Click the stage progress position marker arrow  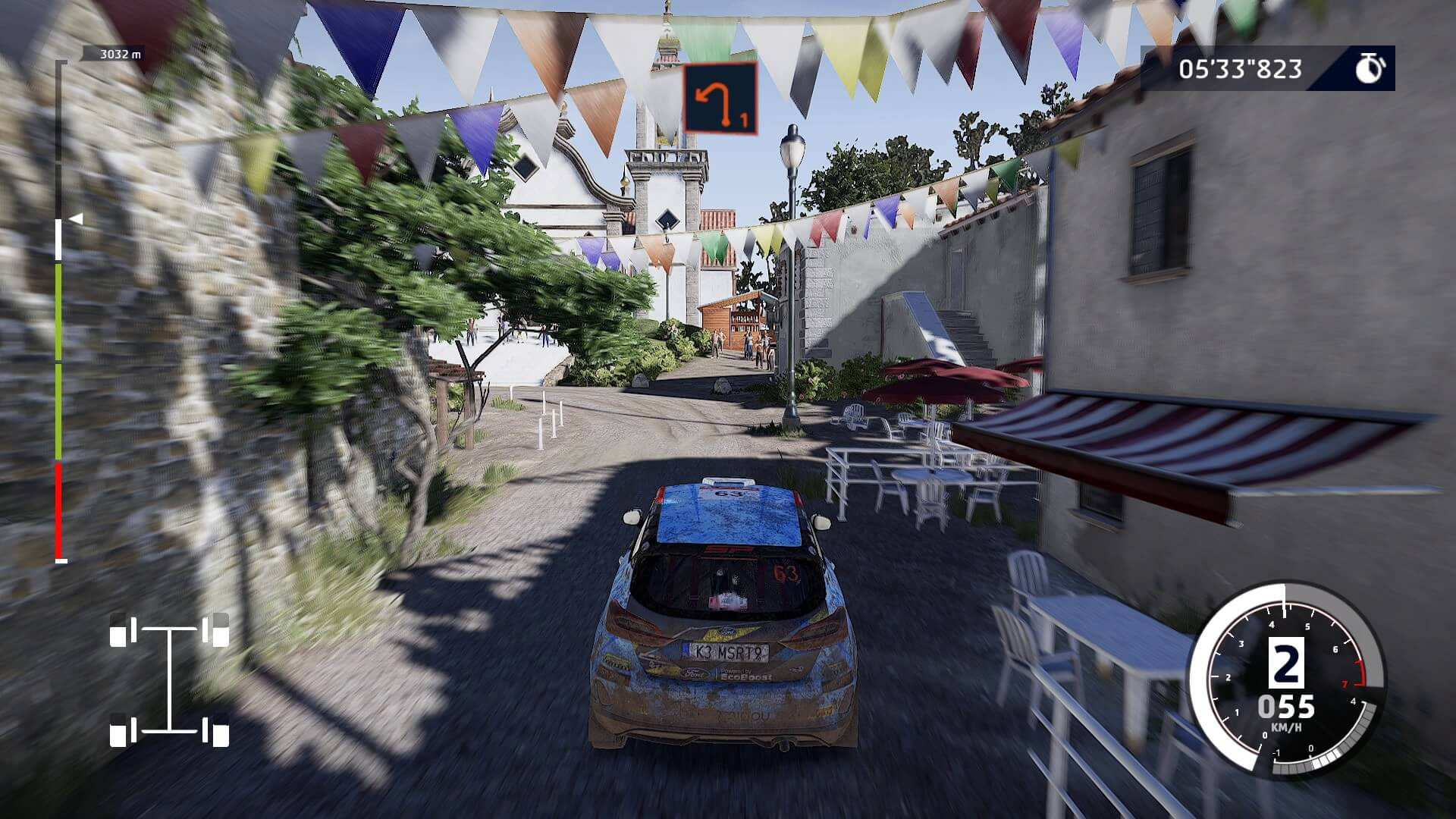point(76,219)
